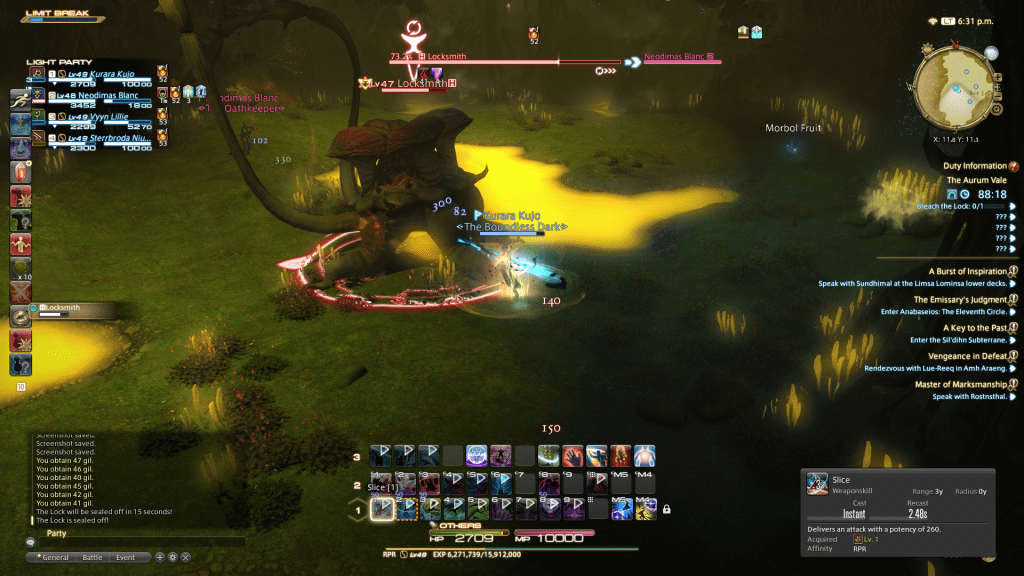The image size is (1024, 576).
Task: Switch to the Battle chat tab
Action: point(92,557)
